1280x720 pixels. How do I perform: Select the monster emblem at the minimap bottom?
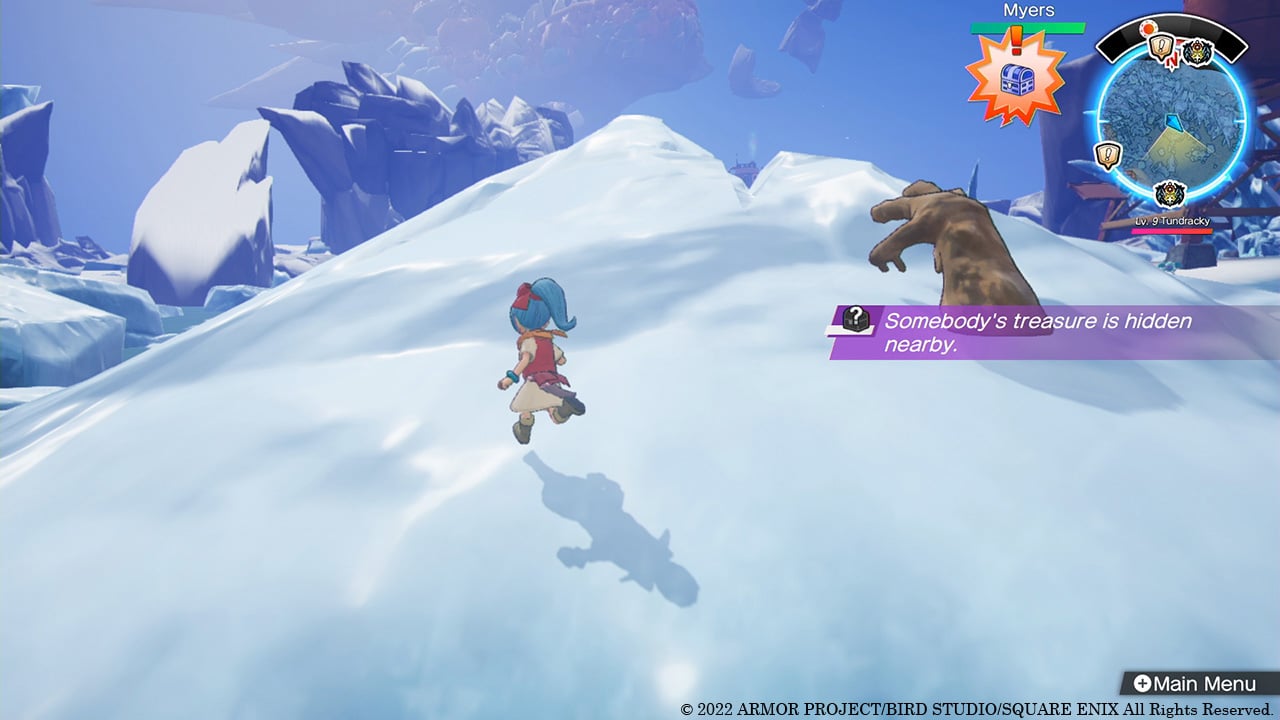coord(1170,193)
